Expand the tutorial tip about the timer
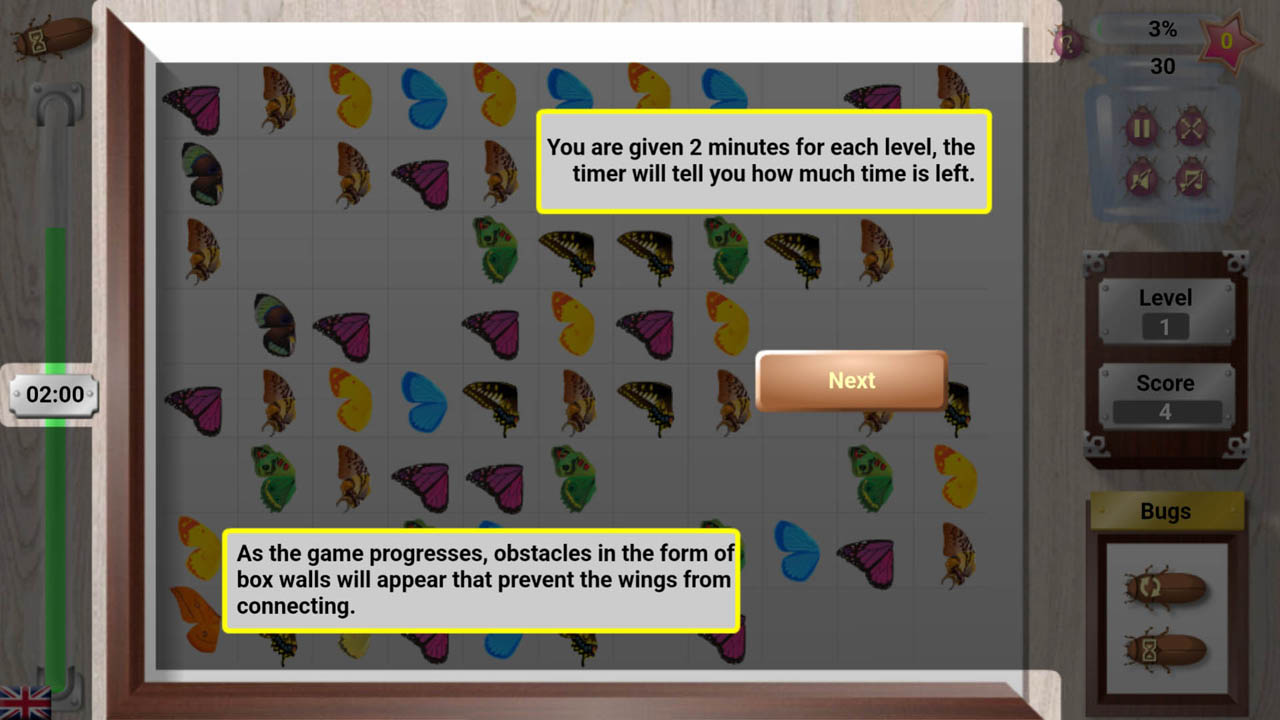Image resolution: width=1280 pixels, height=720 pixels. [763, 161]
